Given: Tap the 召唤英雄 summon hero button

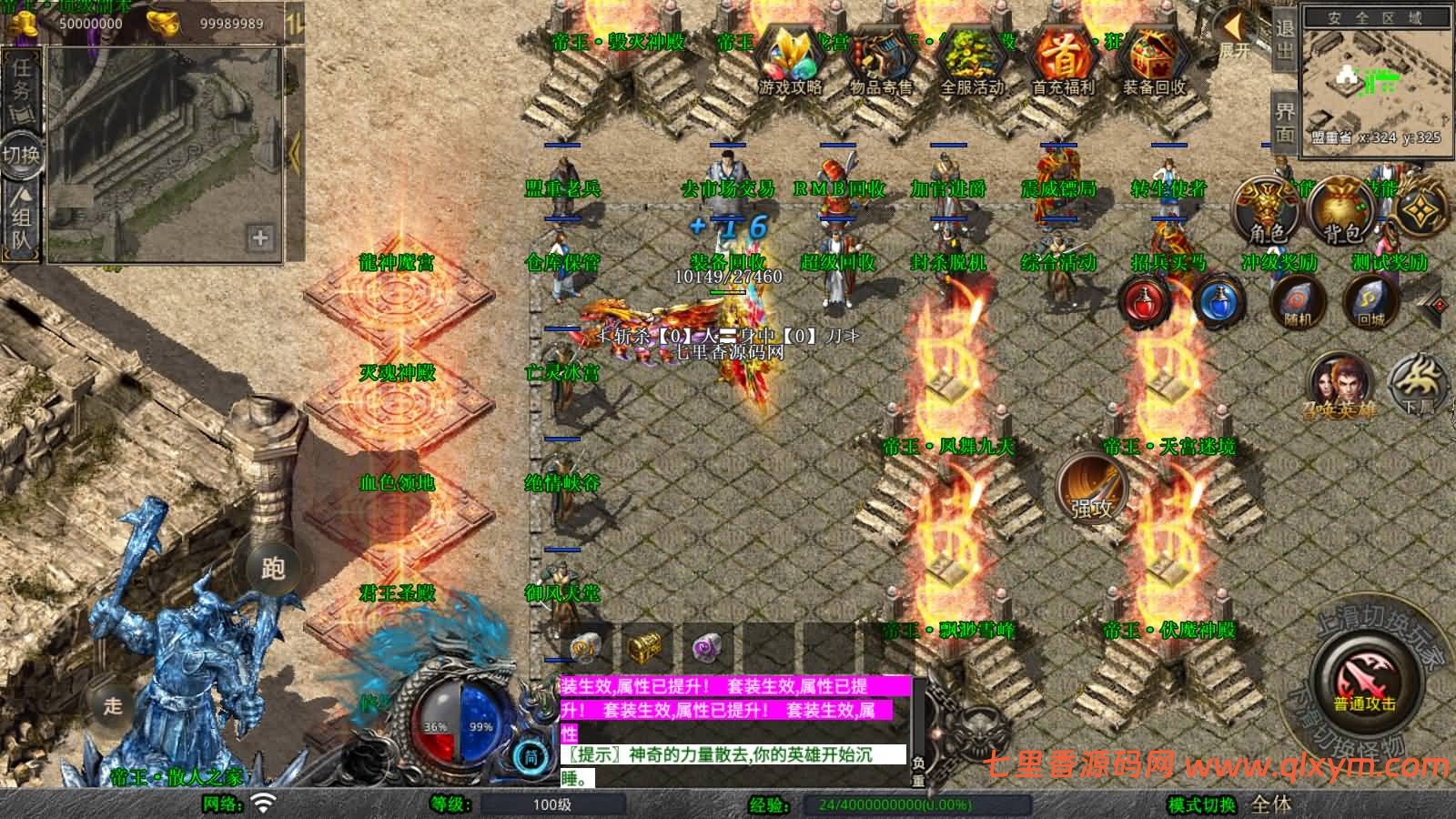Looking at the screenshot, I should [1340, 384].
